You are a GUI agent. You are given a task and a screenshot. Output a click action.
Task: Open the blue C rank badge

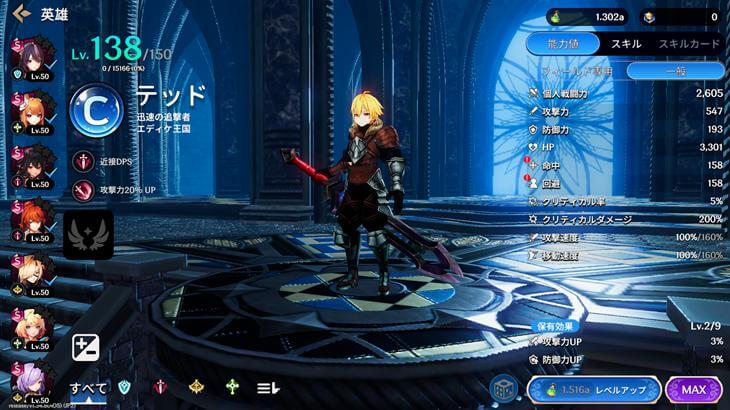[96, 110]
